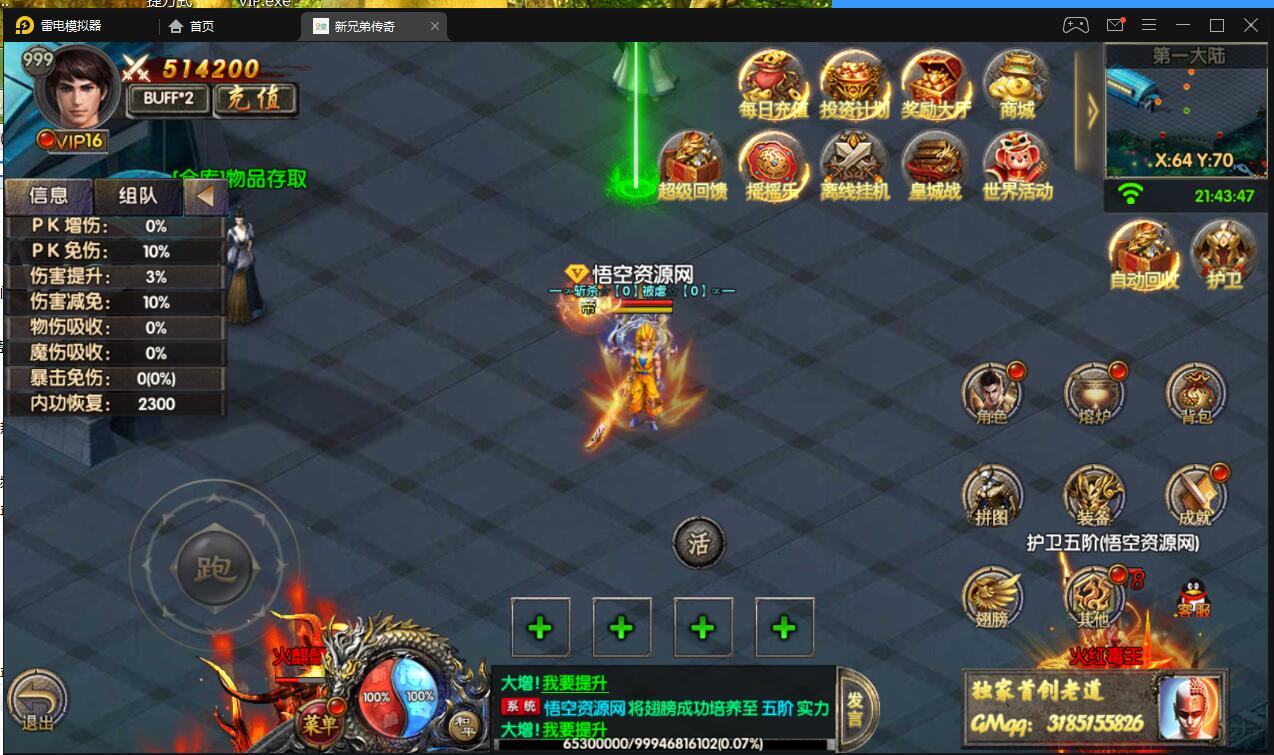Open the 世界活动 world events icon
Image resolution: width=1274 pixels, height=755 pixels.
[1016, 164]
